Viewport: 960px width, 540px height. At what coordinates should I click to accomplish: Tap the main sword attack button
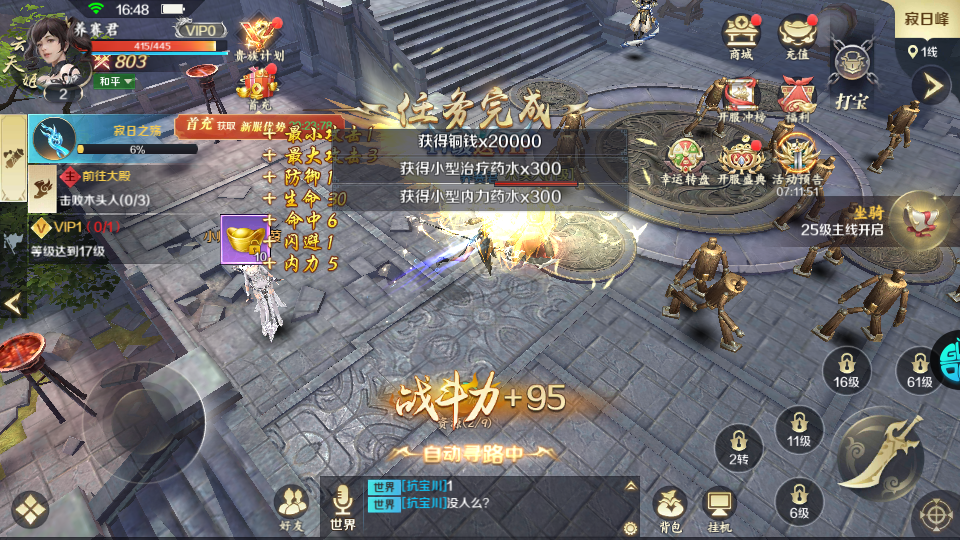coord(879,455)
